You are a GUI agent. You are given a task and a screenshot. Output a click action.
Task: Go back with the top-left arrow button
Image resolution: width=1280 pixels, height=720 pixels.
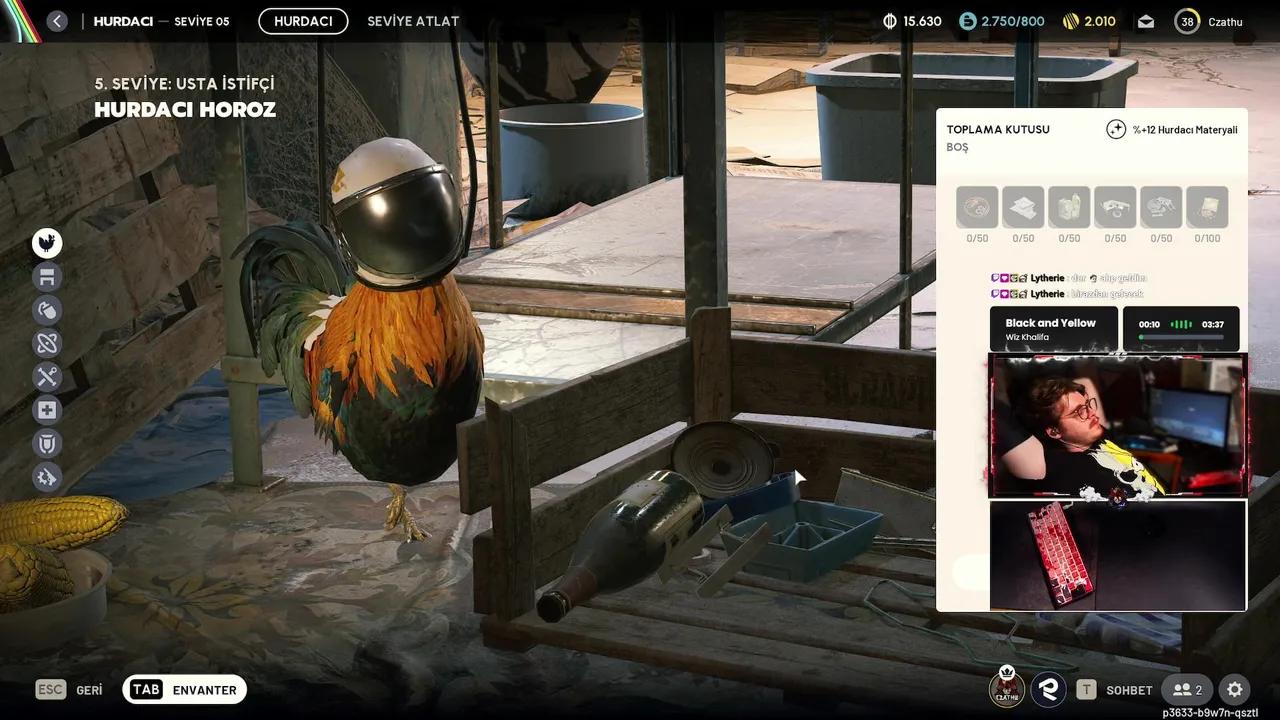coord(57,21)
